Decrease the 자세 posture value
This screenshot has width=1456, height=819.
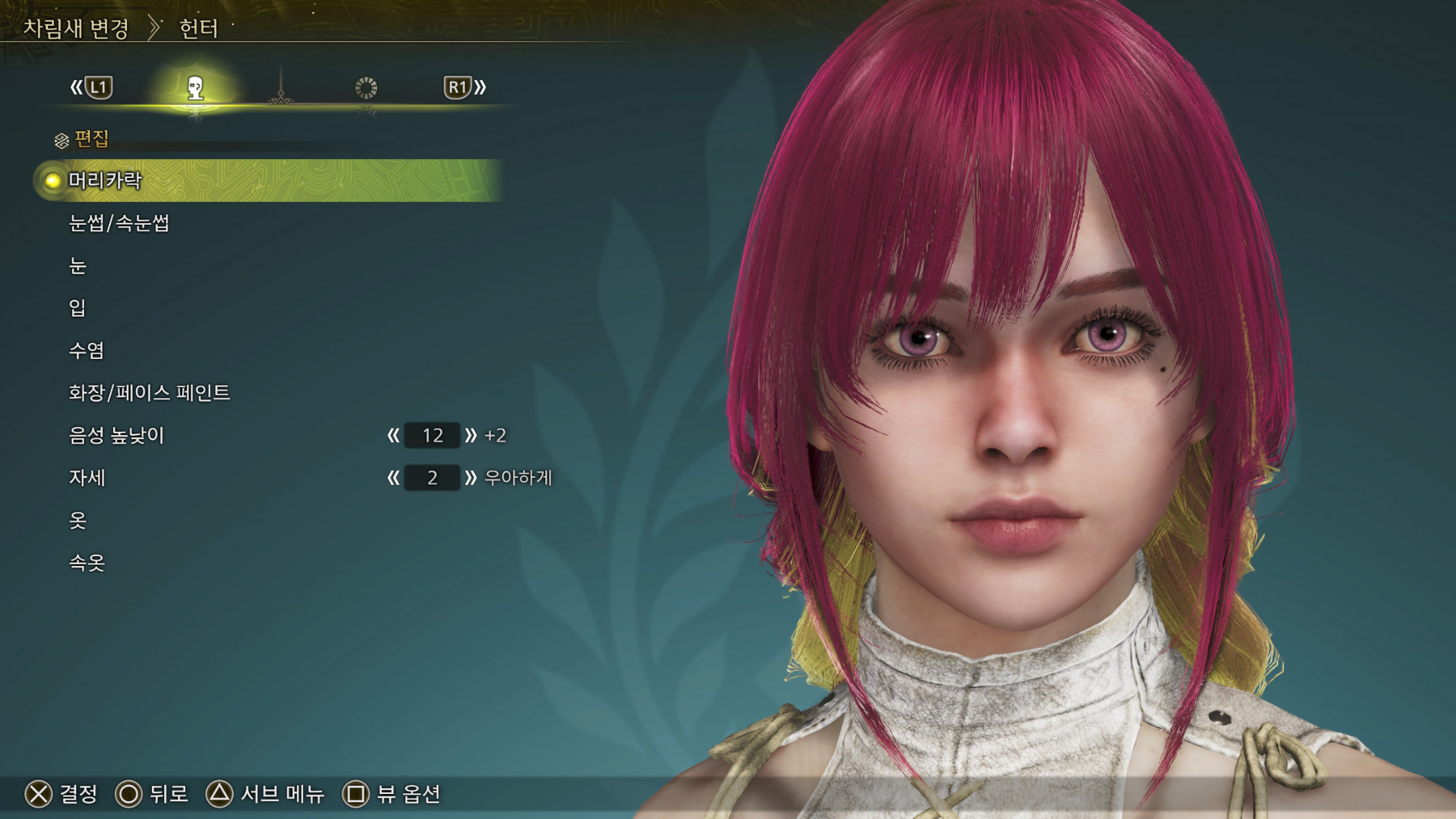(x=393, y=478)
